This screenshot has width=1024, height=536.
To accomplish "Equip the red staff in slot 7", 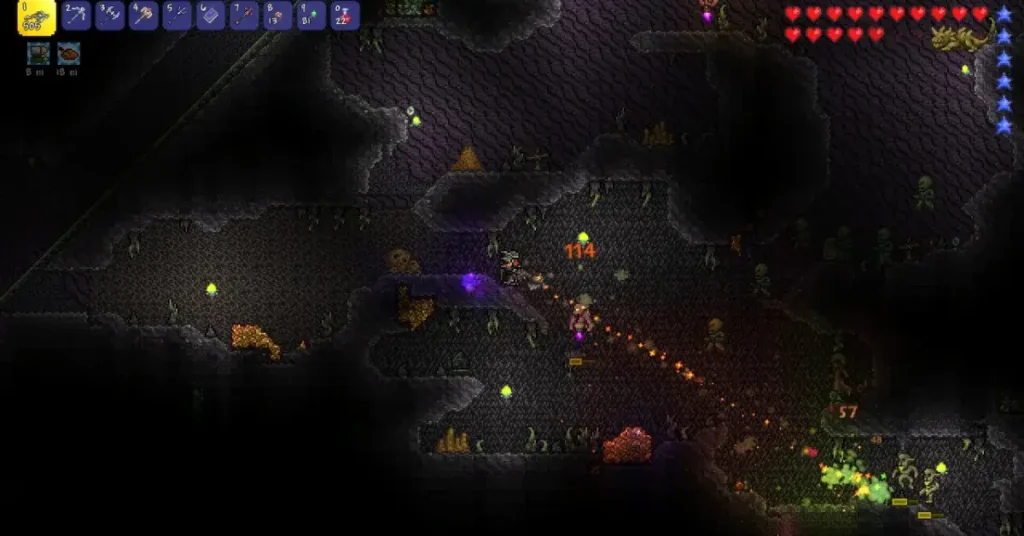I will (244, 15).
